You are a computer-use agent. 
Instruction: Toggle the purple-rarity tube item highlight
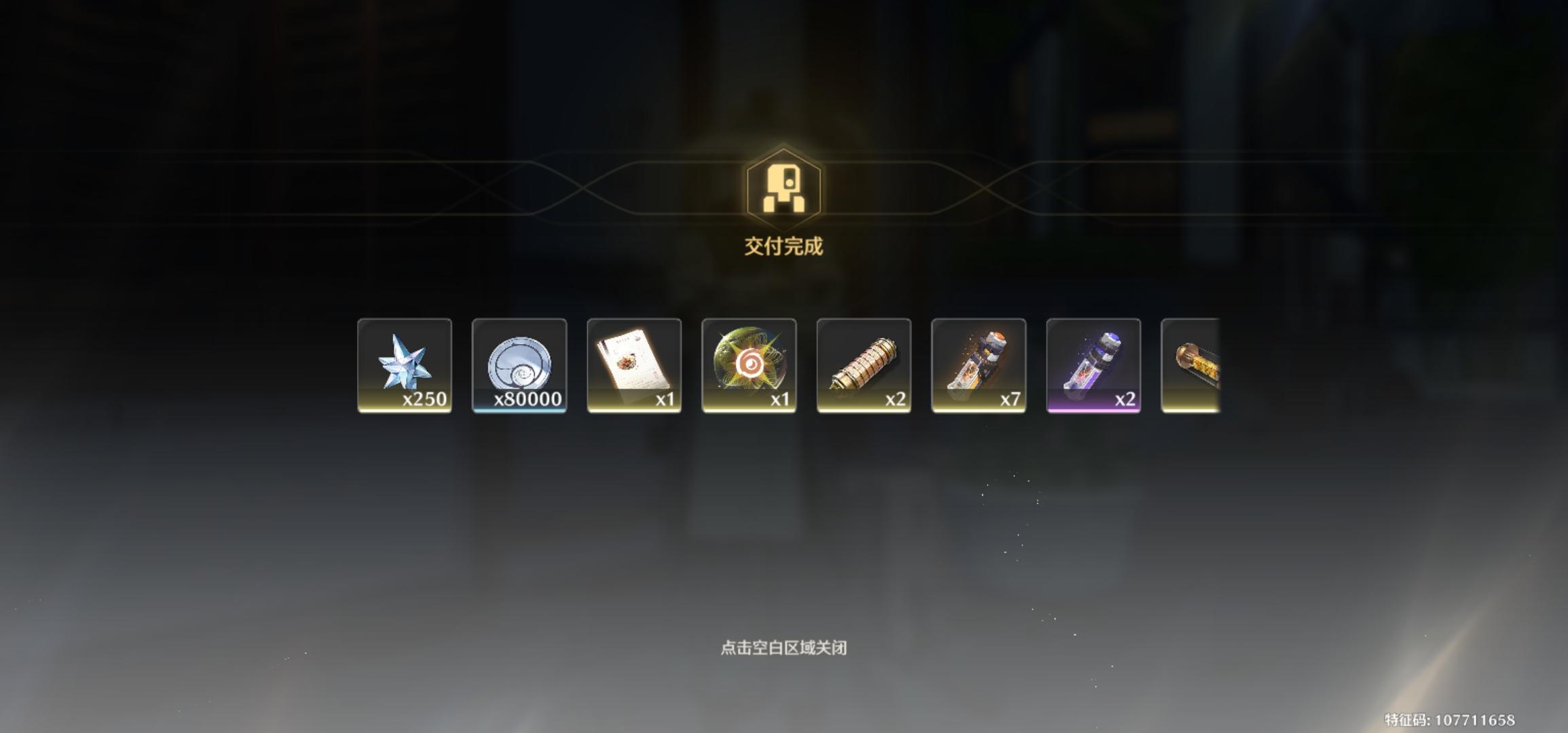[x=1093, y=366]
